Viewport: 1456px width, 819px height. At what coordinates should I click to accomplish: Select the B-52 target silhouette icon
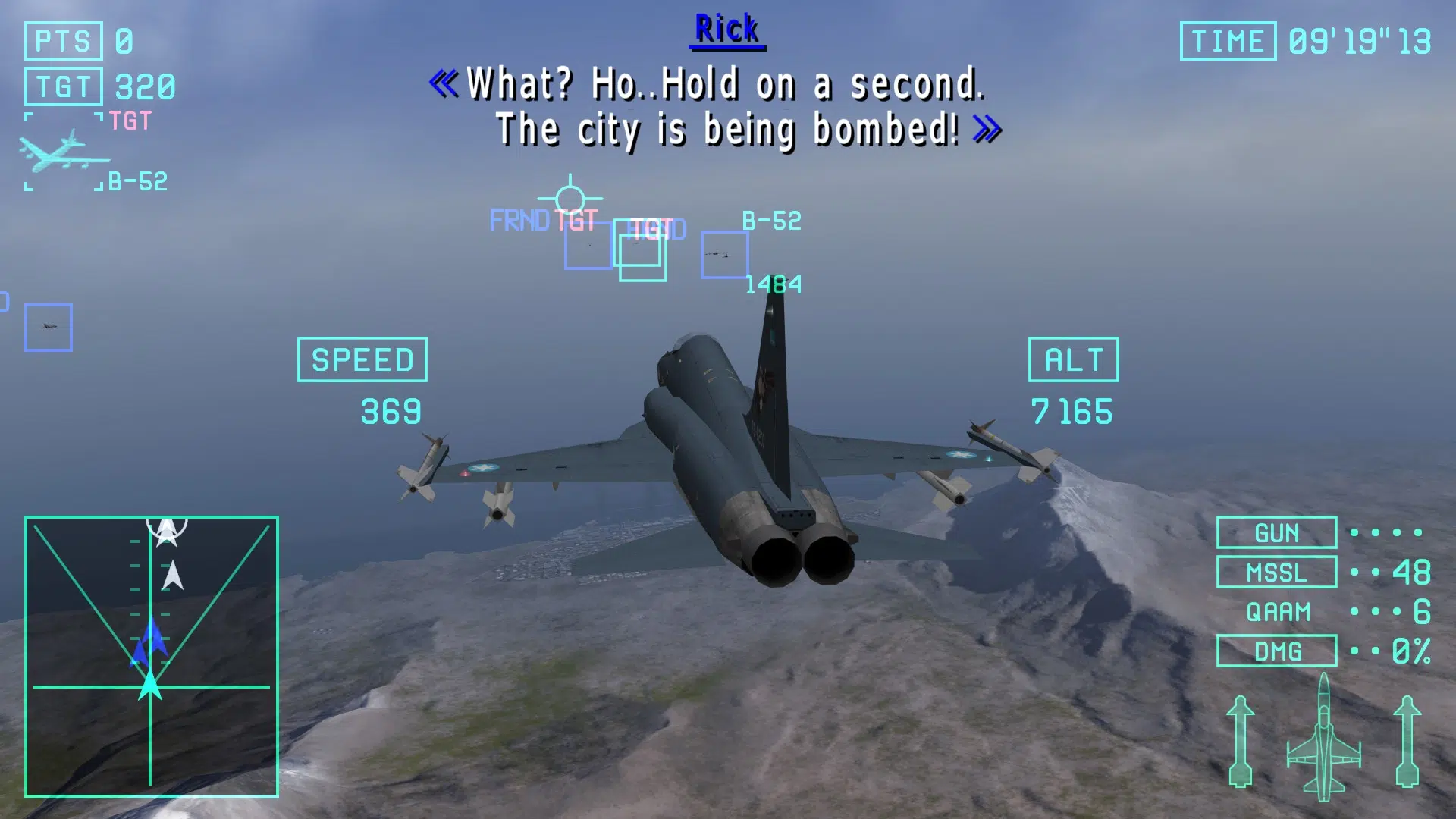(64, 150)
